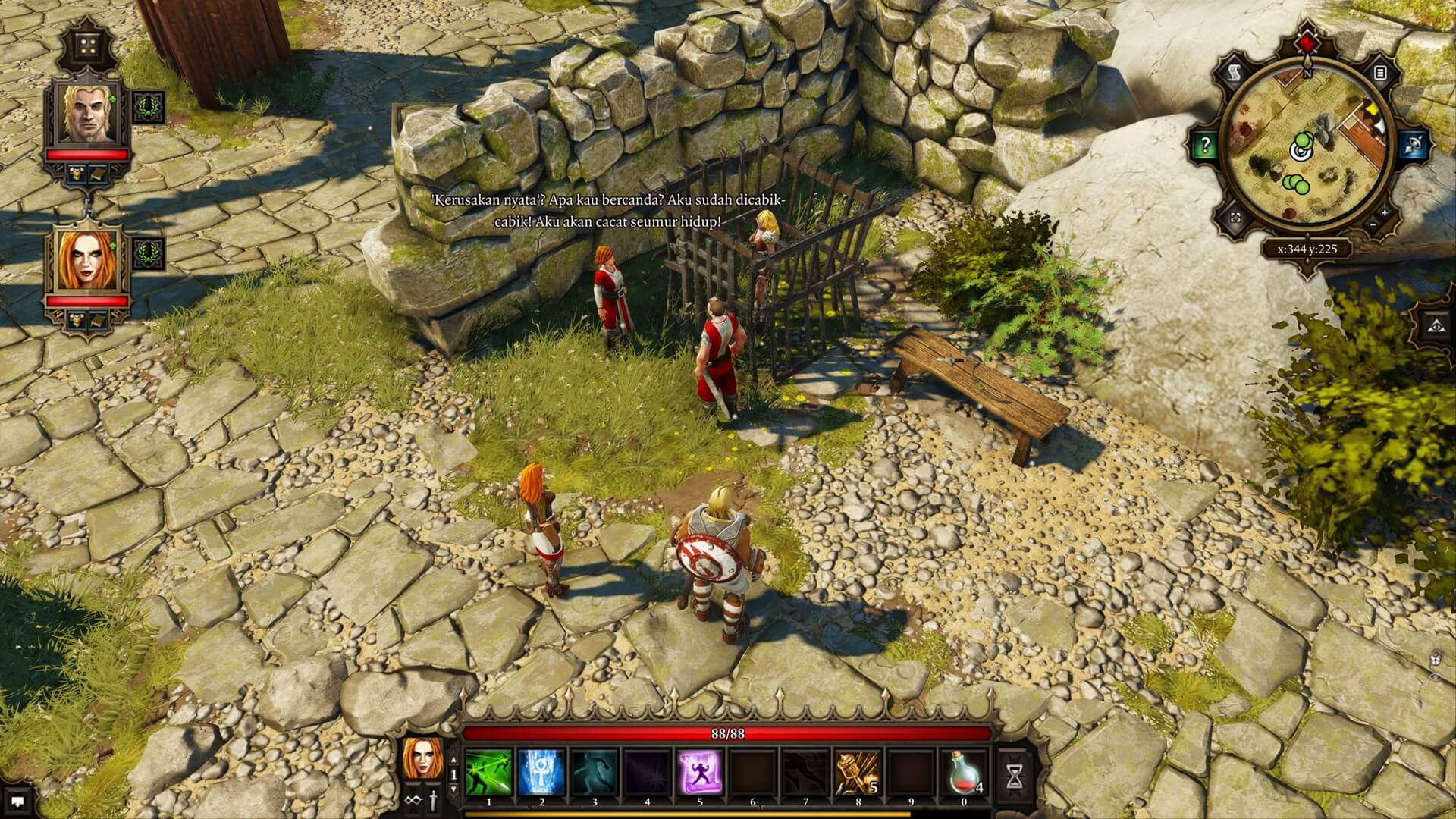The height and width of the screenshot is (819, 1456).
Task: Click the green question mark help button
Action: (x=1205, y=146)
